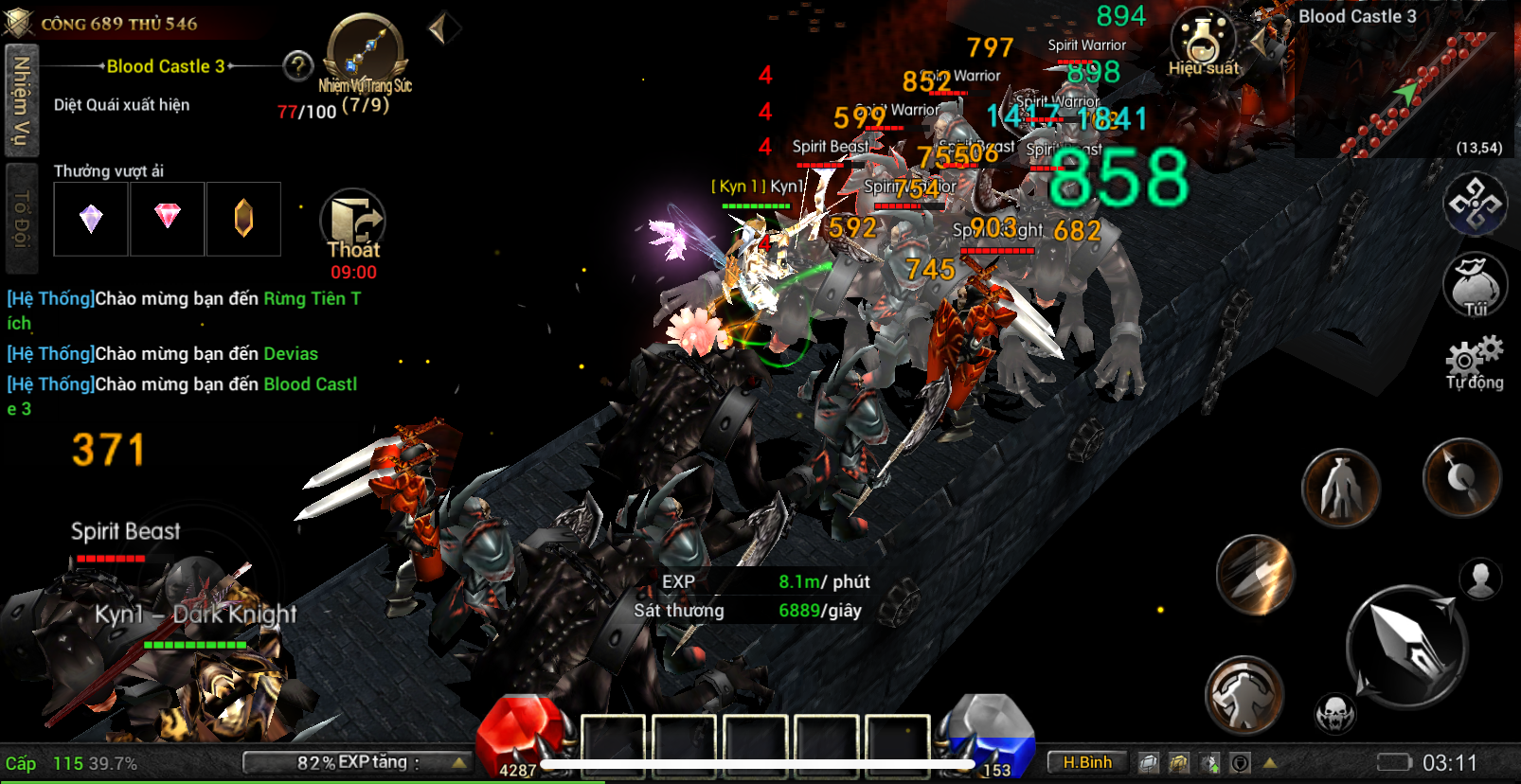Select the purple diamond reward slot
Viewport: 1521px width, 784px height.
[x=91, y=219]
